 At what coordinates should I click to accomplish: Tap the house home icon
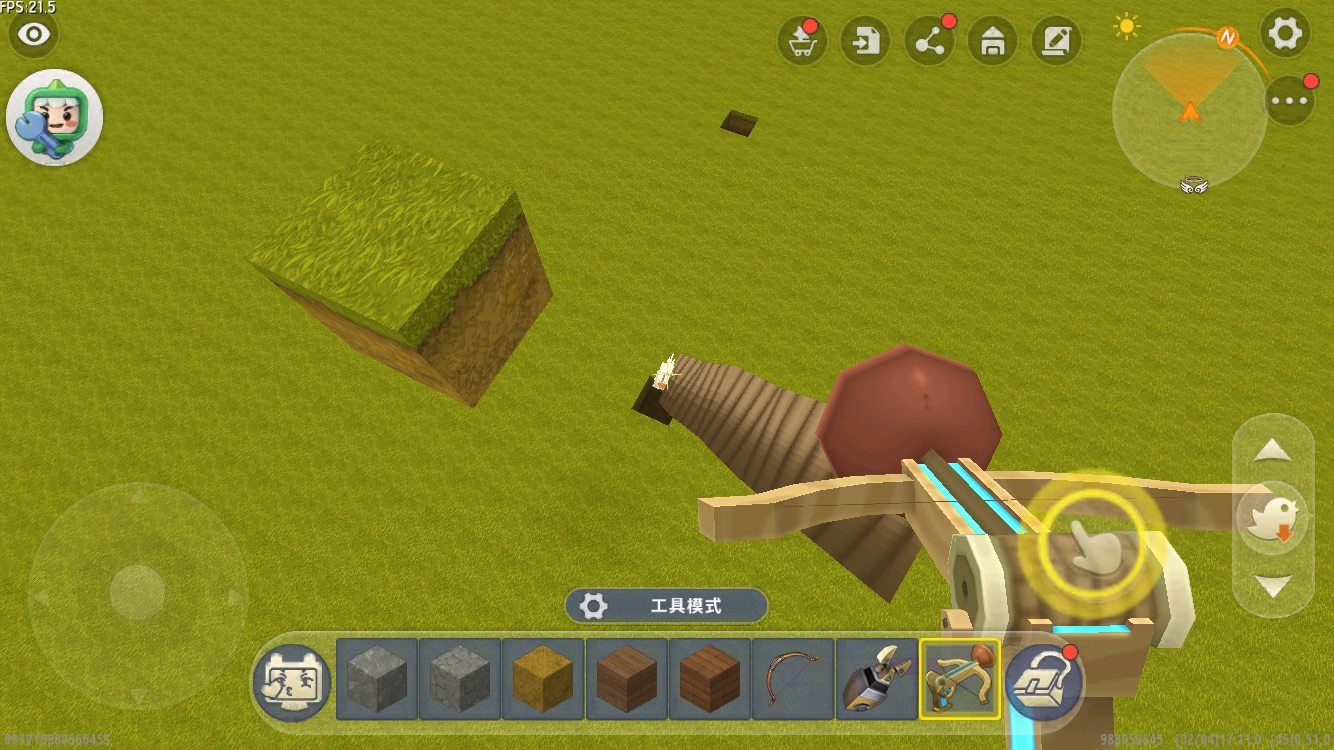point(993,42)
